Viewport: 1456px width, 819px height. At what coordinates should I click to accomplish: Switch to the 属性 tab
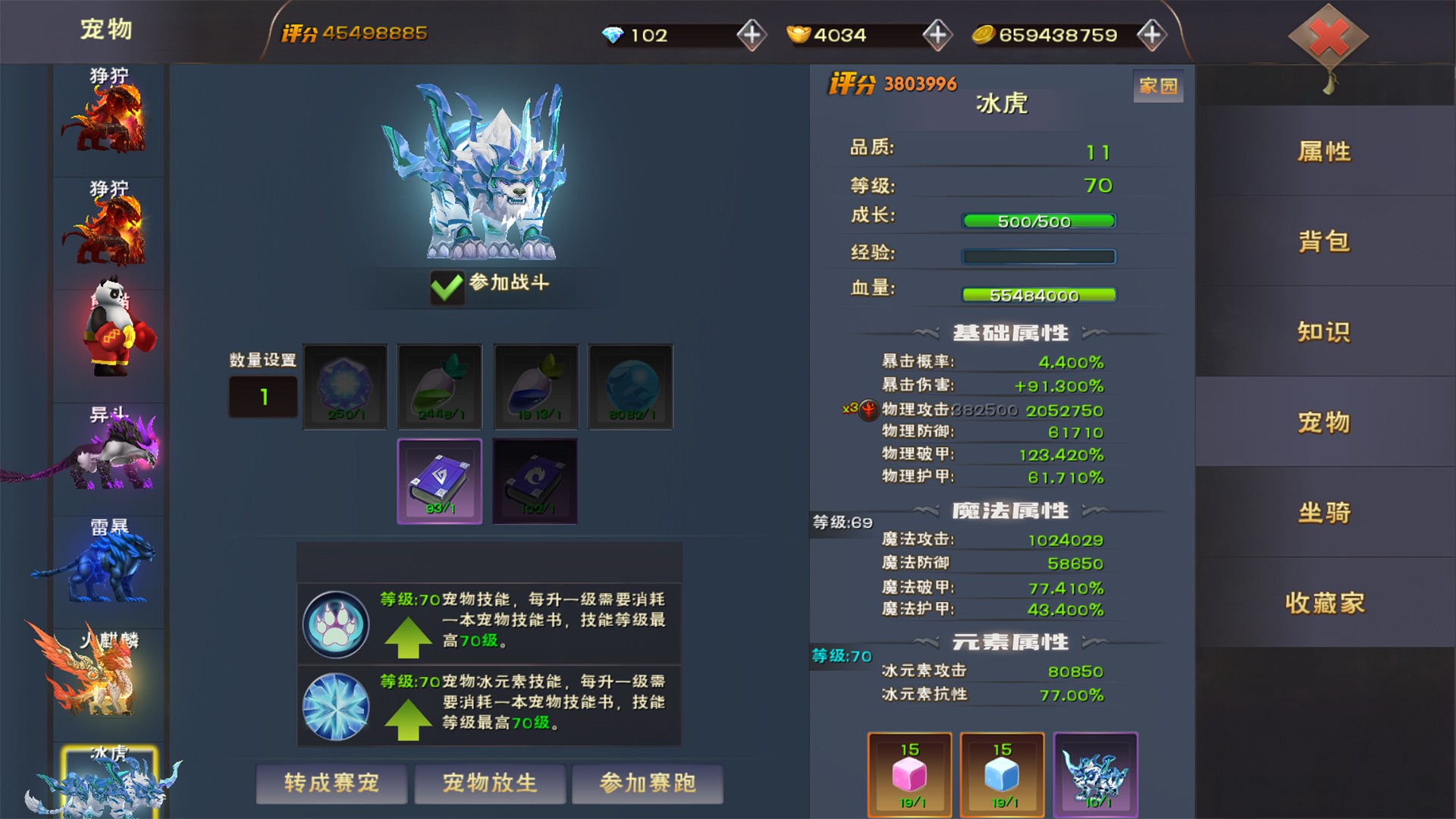1324,152
